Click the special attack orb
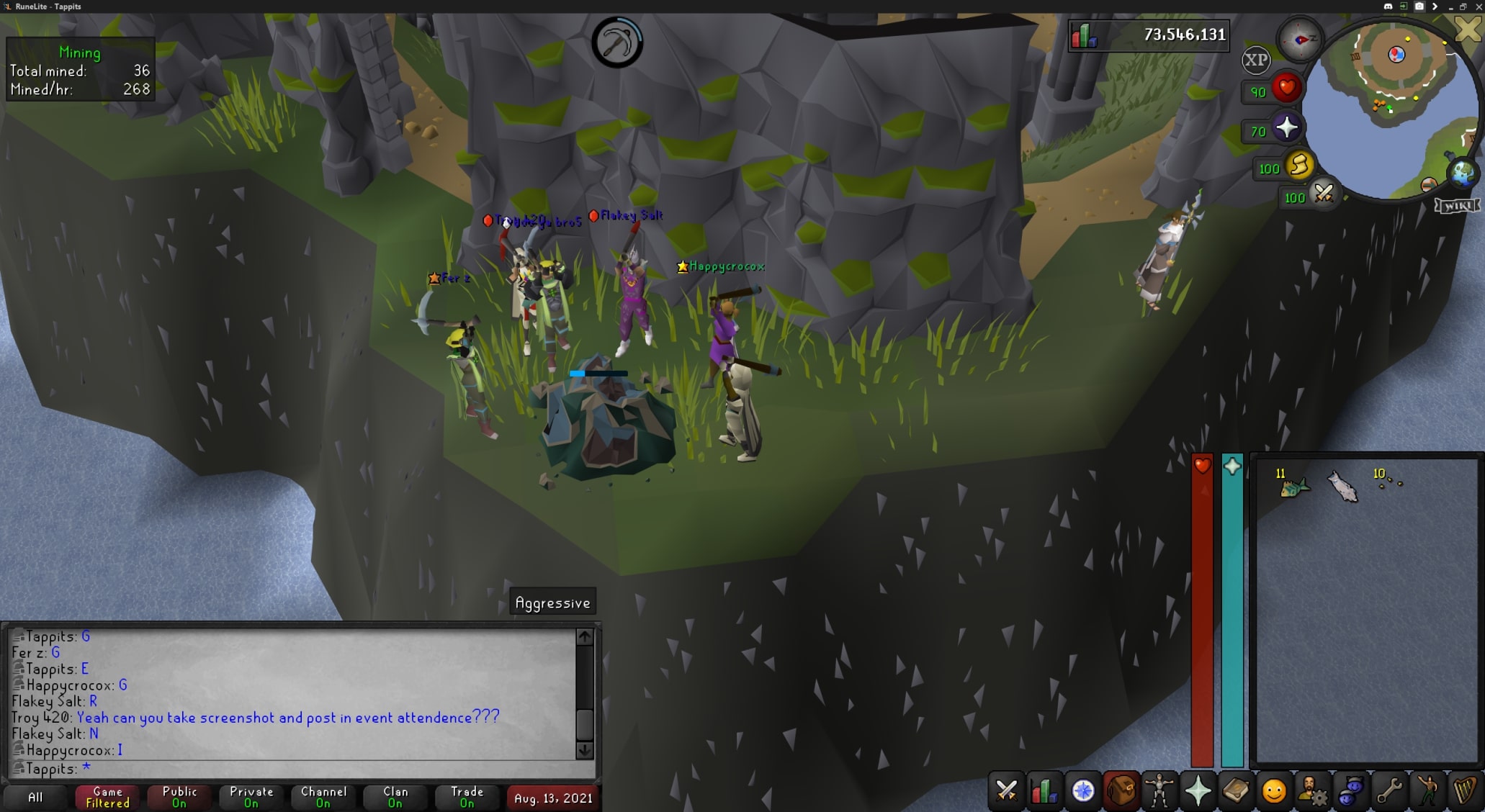The height and width of the screenshot is (812, 1485). coord(1324,196)
